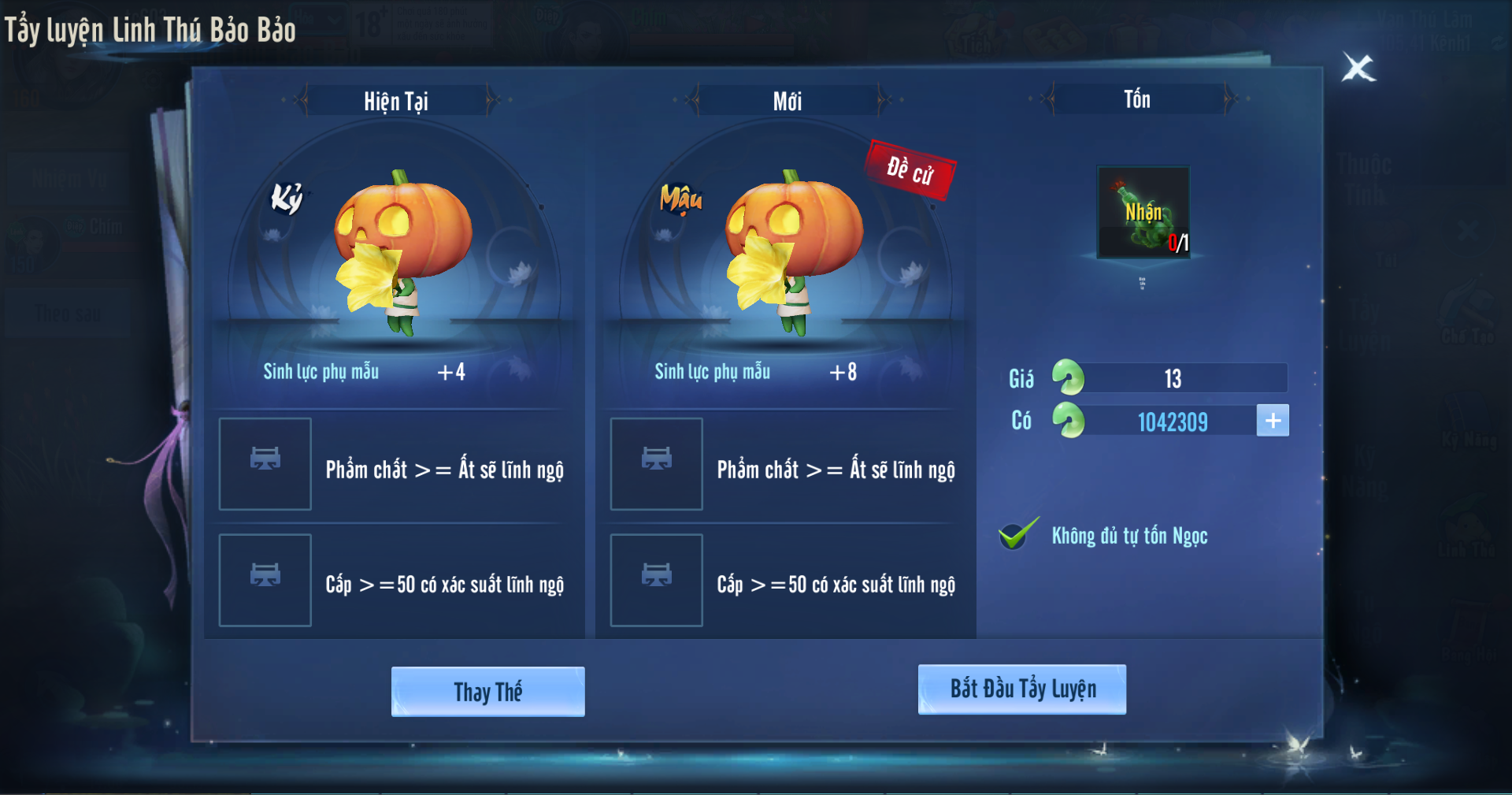The width and height of the screenshot is (1512, 795).
Task: Close the Tẩy Luyện Linh Thú window
Action: [1358, 69]
